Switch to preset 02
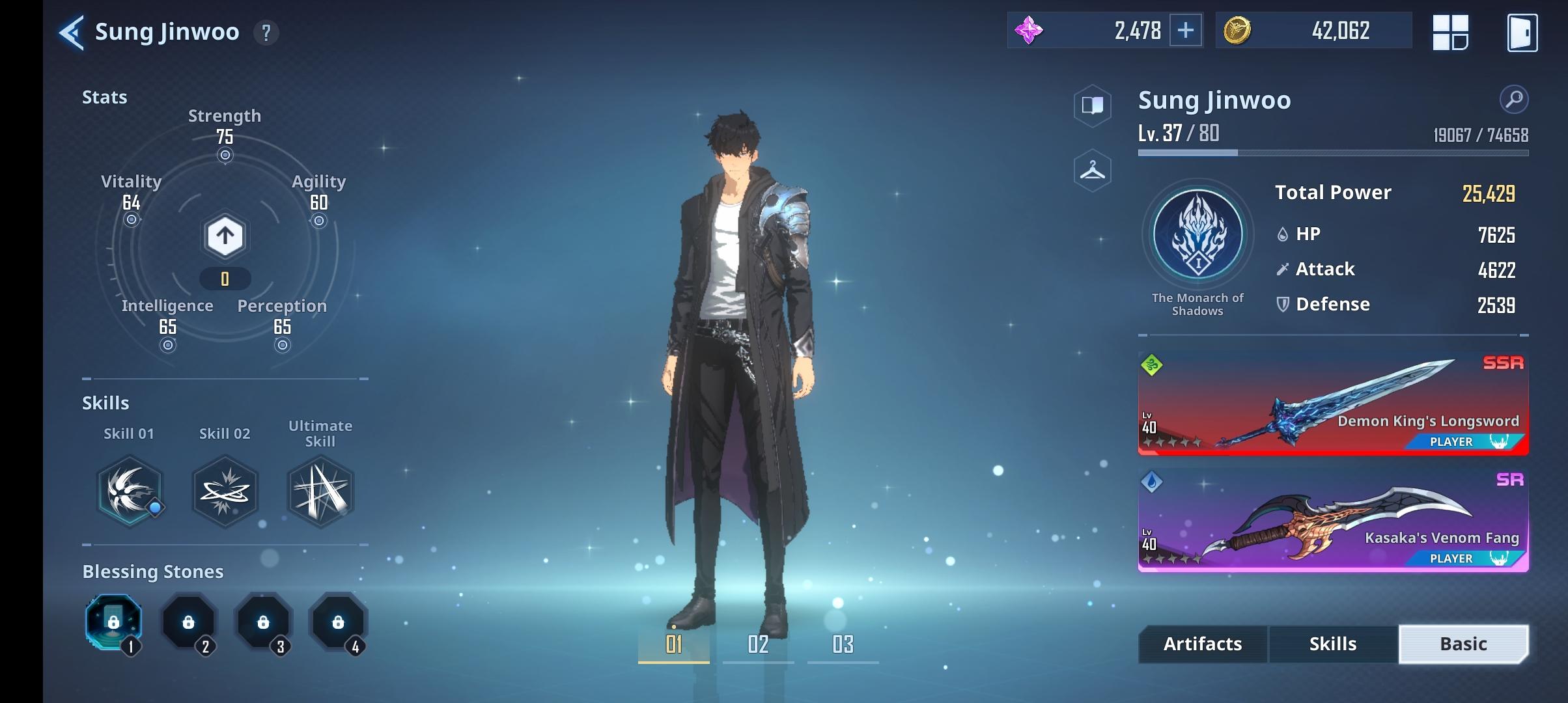The image size is (1568, 703). click(758, 644)
